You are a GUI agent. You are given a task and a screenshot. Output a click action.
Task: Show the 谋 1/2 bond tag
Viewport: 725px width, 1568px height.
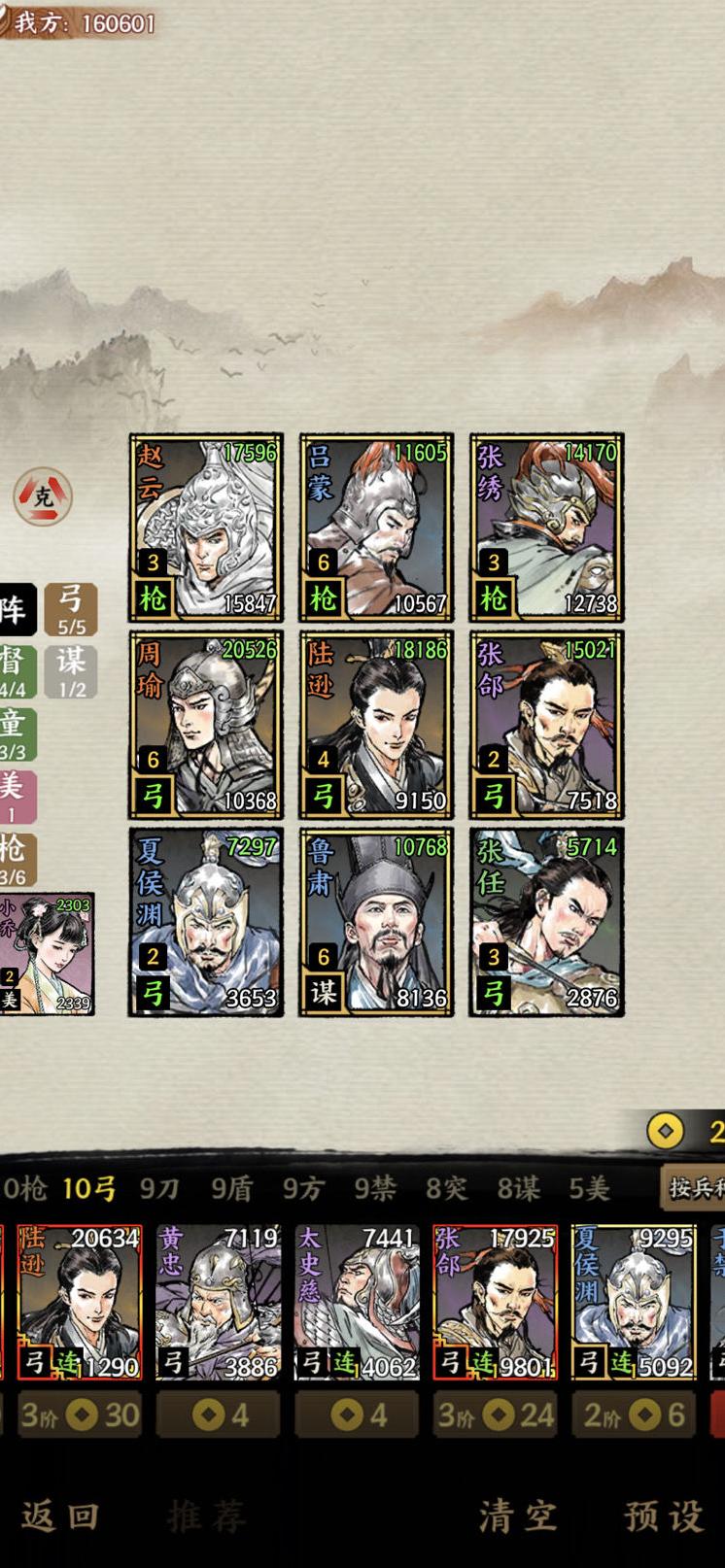(71, 671)
